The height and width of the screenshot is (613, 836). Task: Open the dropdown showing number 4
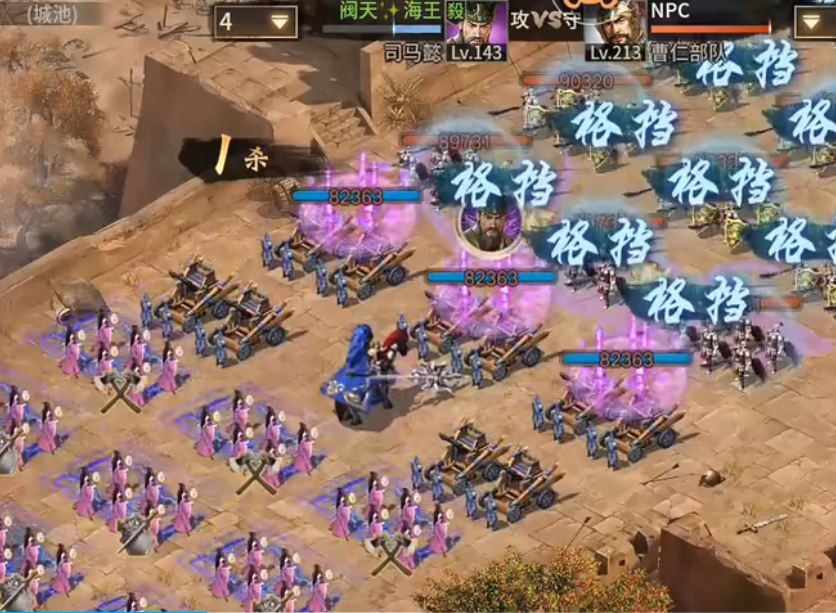click(256, 21)
